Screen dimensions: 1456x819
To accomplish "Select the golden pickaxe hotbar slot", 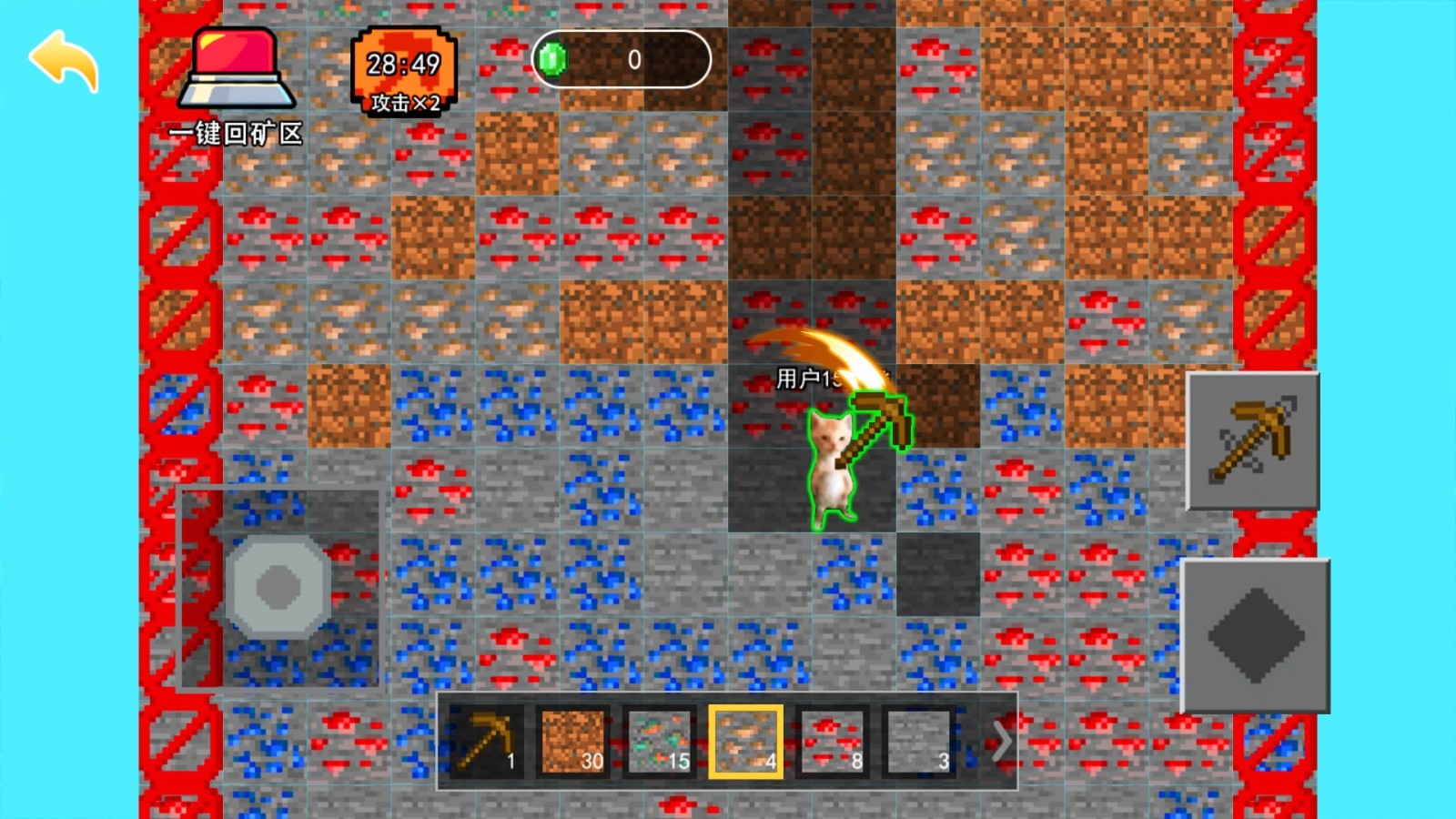I will click(x=487, y=742).
